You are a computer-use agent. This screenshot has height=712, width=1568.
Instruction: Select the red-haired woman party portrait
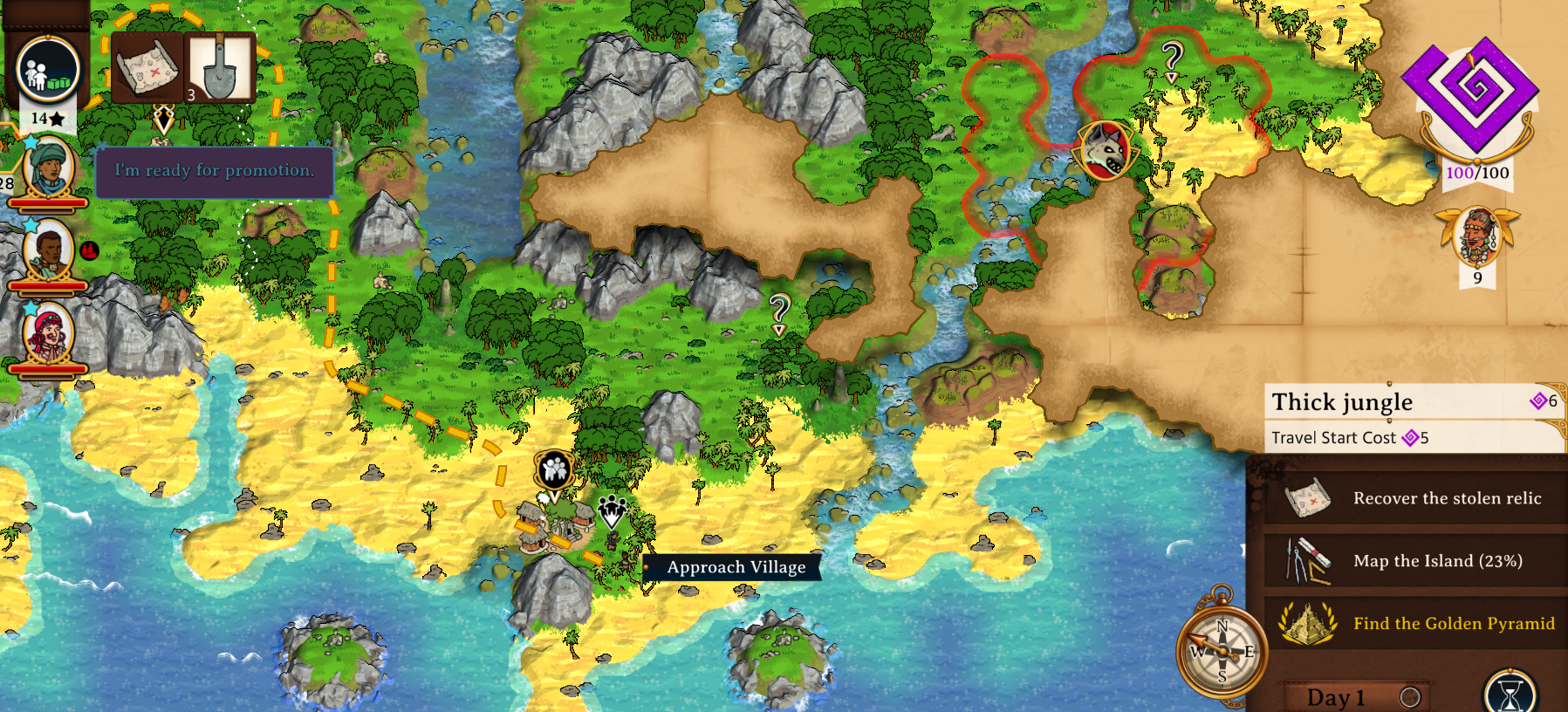47,334
